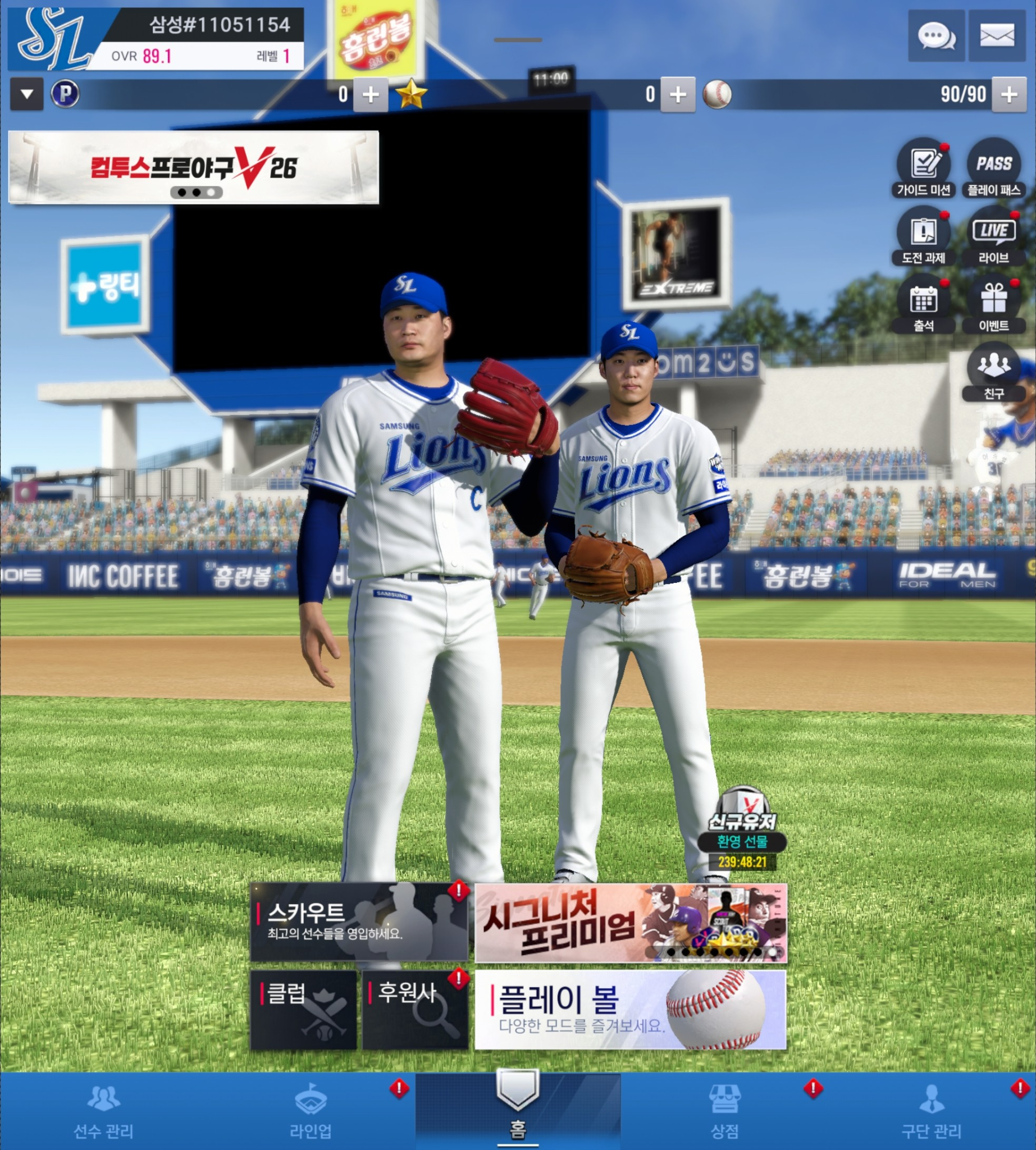The image size is (1036, 1150).
Task: Add gold star currency with its plus button
Action: click(677, 94)
